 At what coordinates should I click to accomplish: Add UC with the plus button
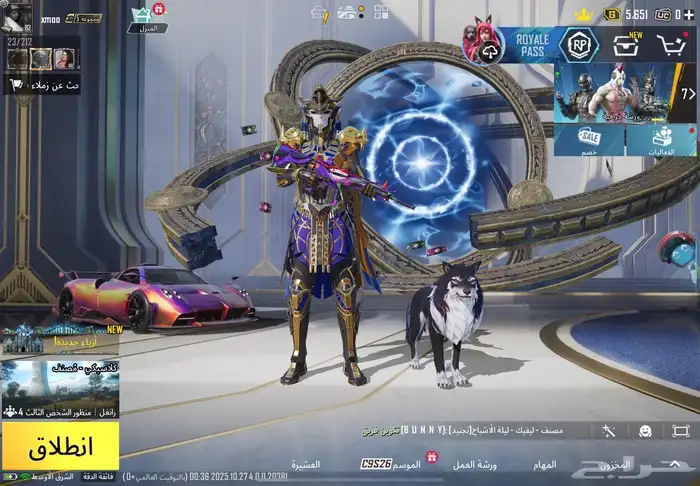[687, 15]
